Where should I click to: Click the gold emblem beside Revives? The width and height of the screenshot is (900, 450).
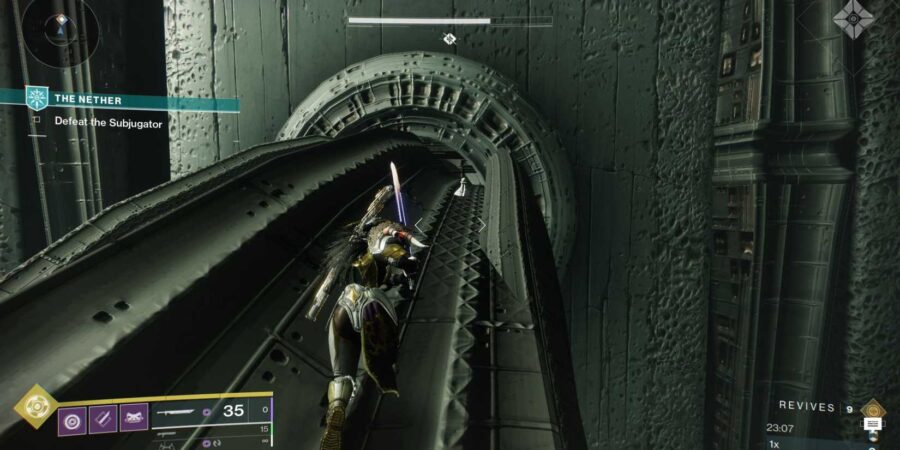coord(872,408)
